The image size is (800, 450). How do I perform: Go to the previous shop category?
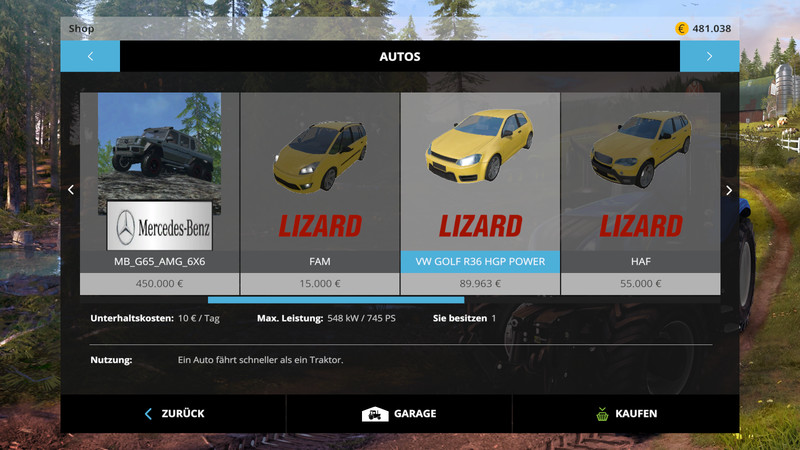90,56
